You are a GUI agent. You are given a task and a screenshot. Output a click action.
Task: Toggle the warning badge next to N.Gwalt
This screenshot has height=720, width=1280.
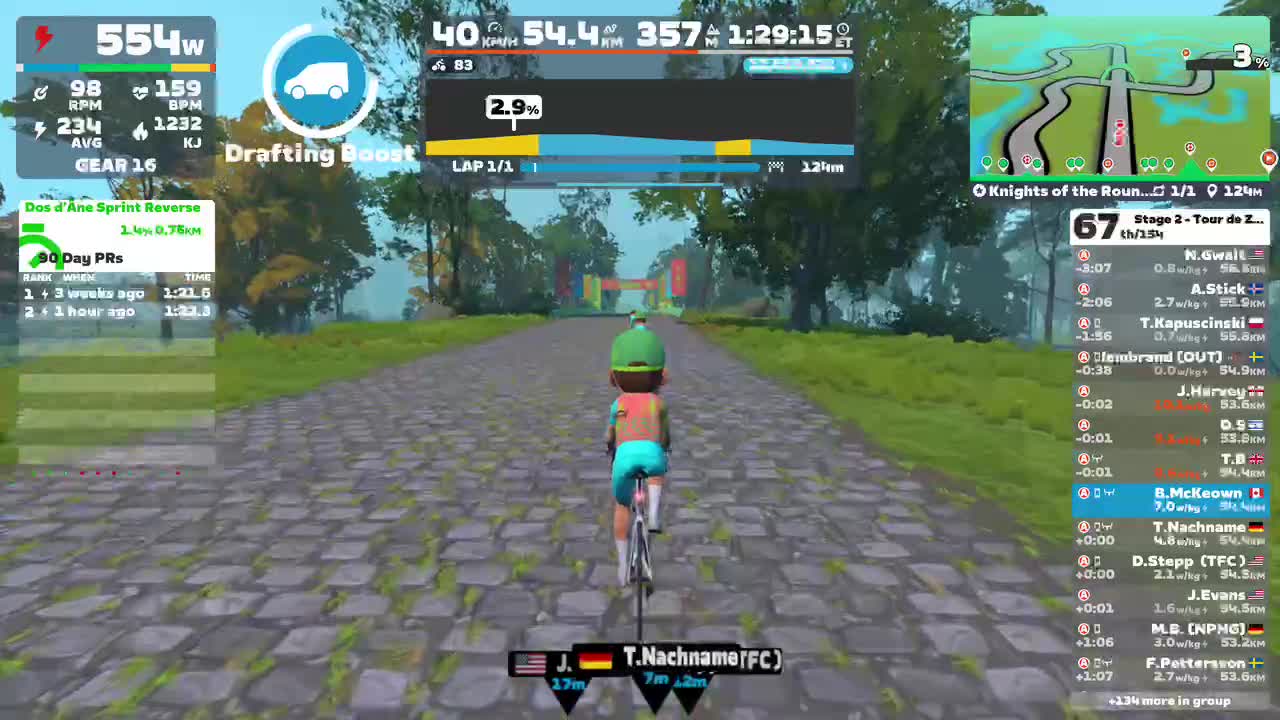1083,255
